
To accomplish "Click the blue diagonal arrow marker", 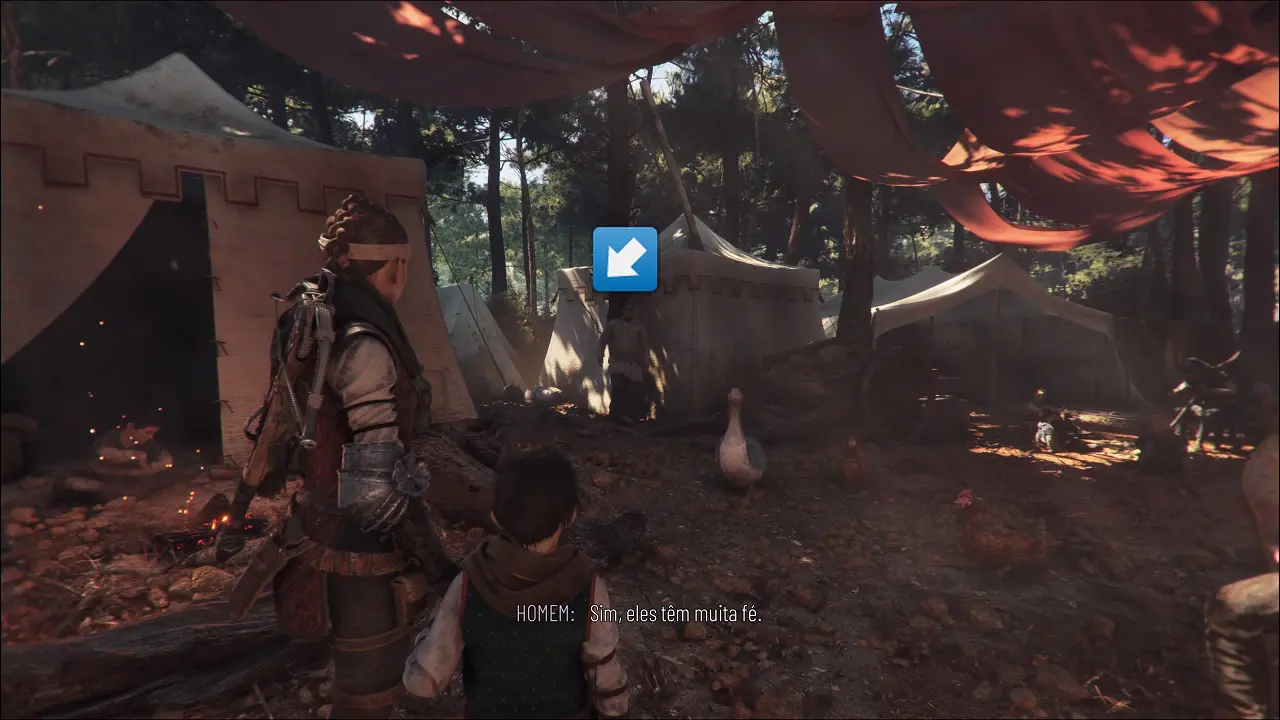I will (x=625, y=259).
